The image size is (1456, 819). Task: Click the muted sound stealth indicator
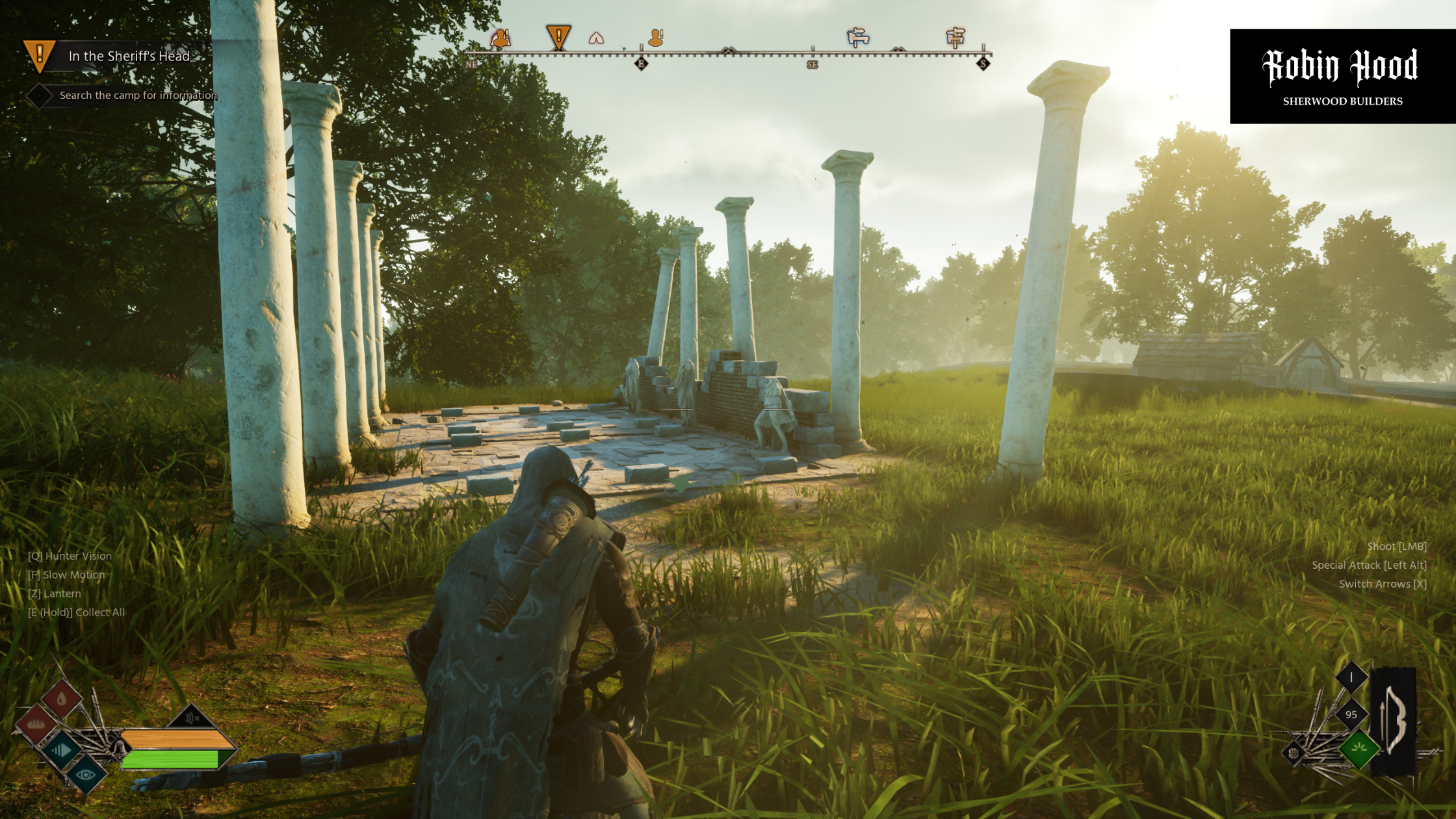[x=191, y=718]
